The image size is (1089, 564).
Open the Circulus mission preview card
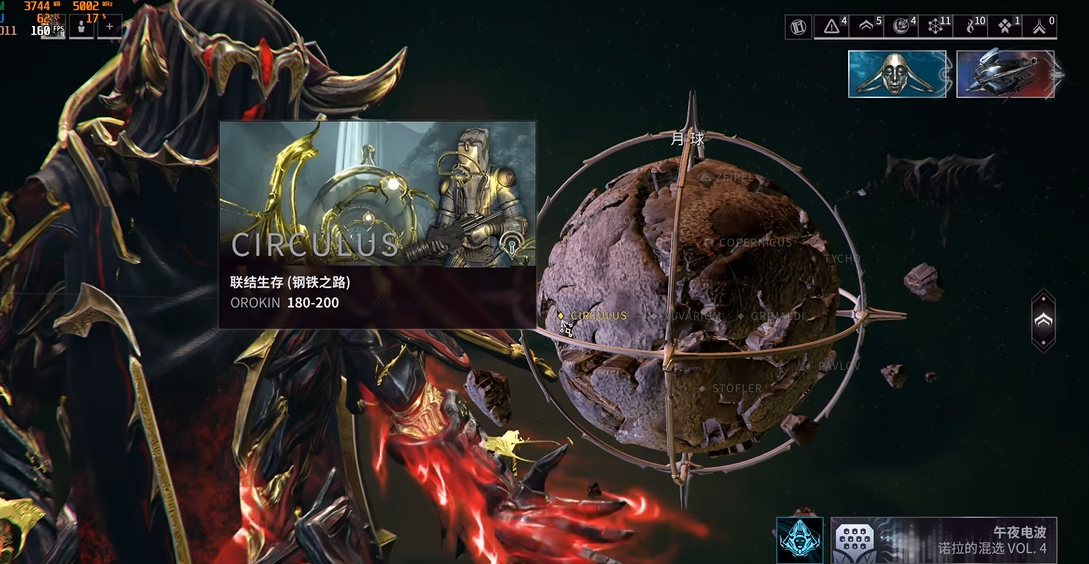point(377,225)
